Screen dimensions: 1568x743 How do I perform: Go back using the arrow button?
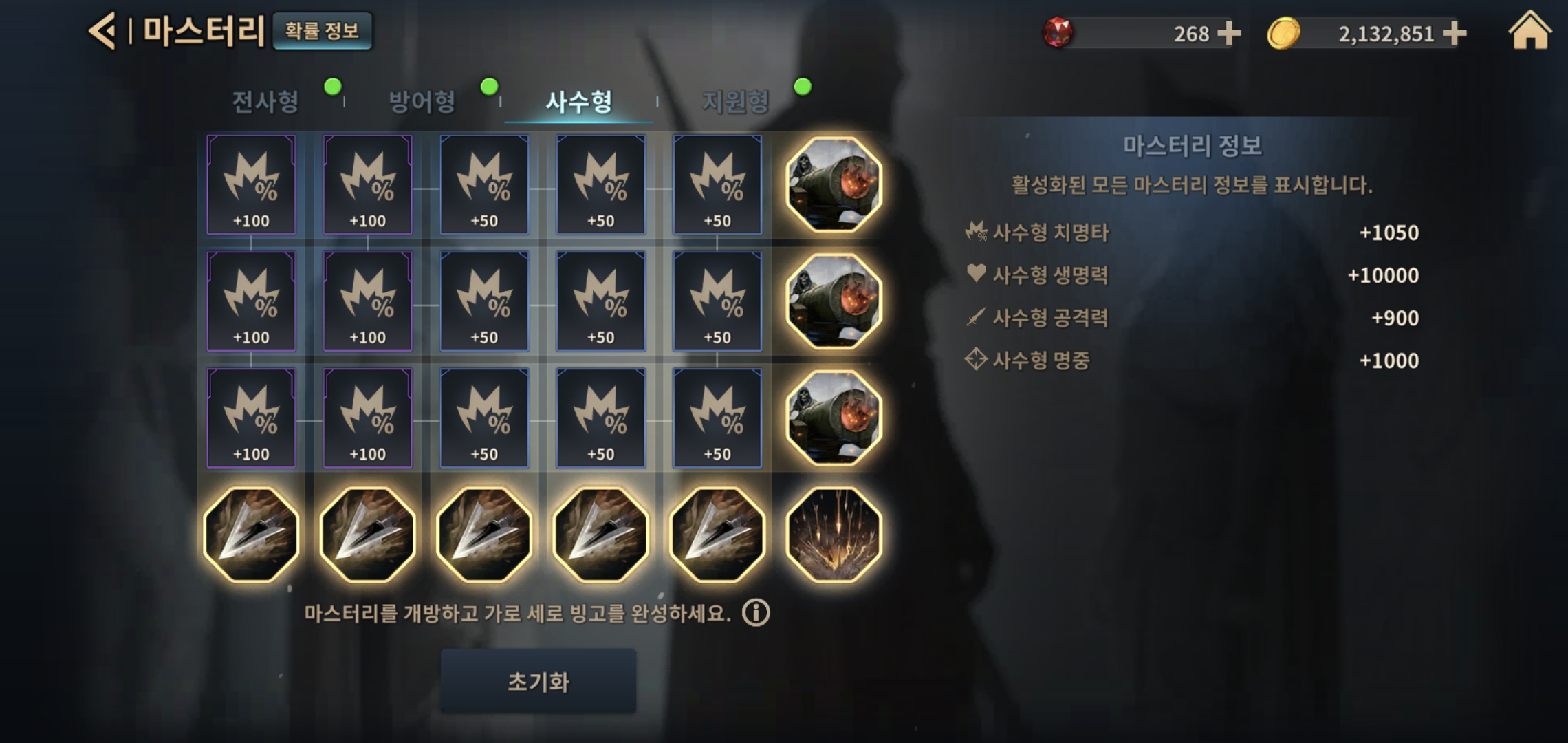(x=102, y=32)
